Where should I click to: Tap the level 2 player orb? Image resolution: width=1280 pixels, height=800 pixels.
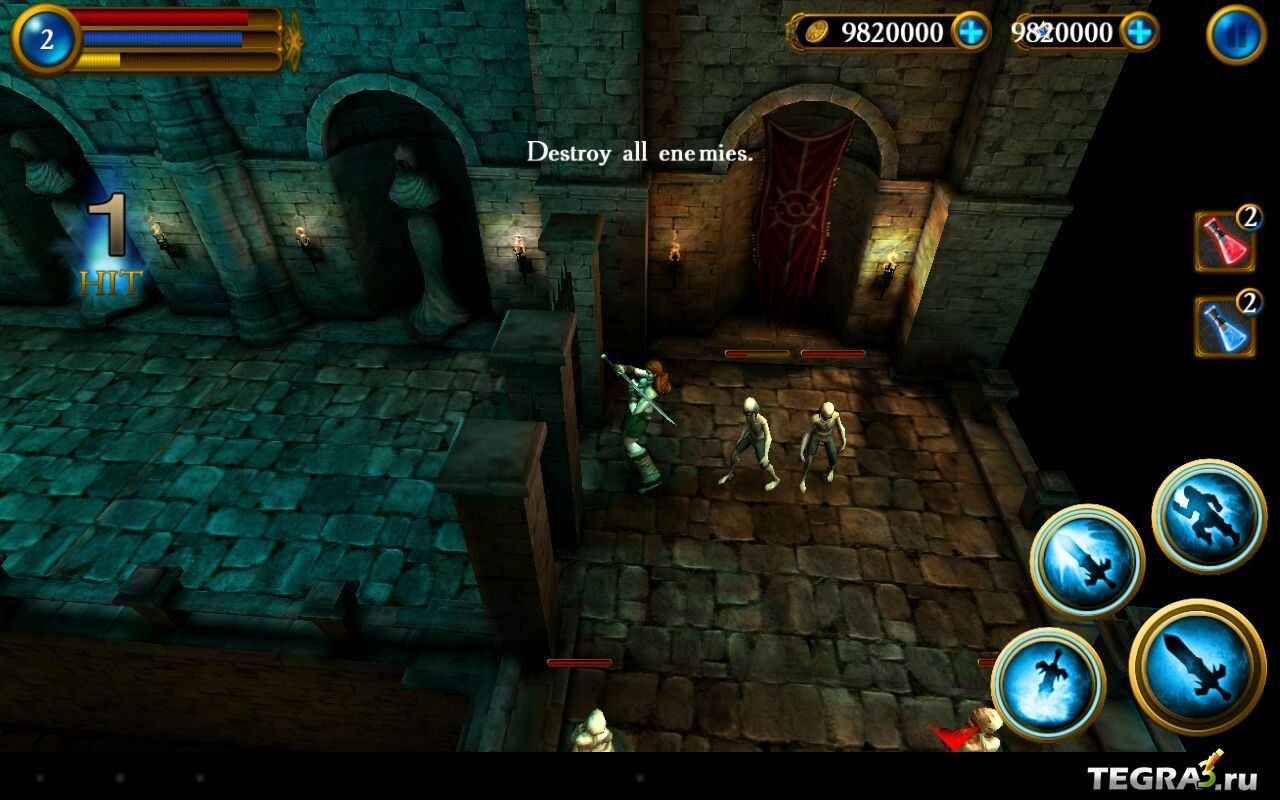pyautogui.click(x=46, y=40)
